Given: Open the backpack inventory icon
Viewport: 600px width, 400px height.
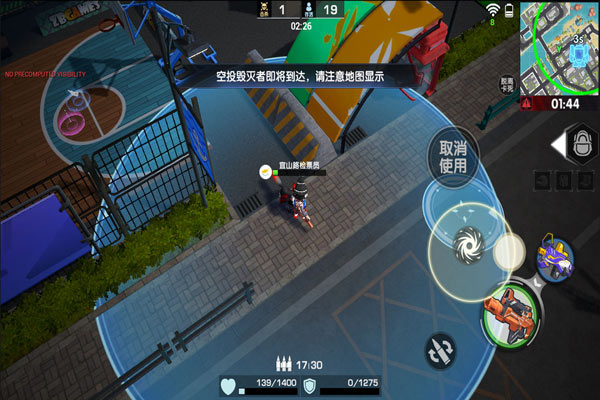Looking at the screenshot, I should (583, 145).
